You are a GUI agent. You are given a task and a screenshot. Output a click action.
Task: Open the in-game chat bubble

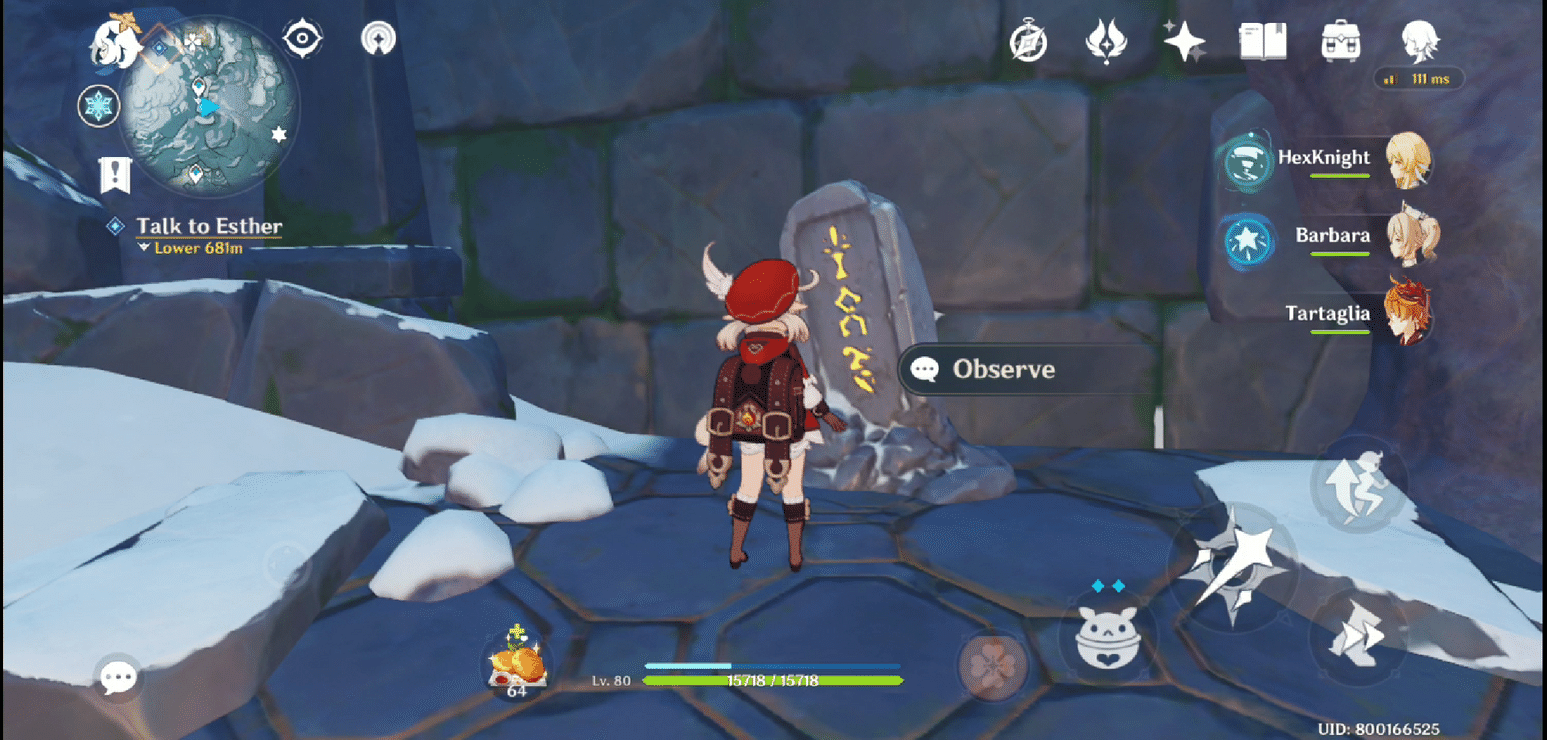tap(116, 676)
